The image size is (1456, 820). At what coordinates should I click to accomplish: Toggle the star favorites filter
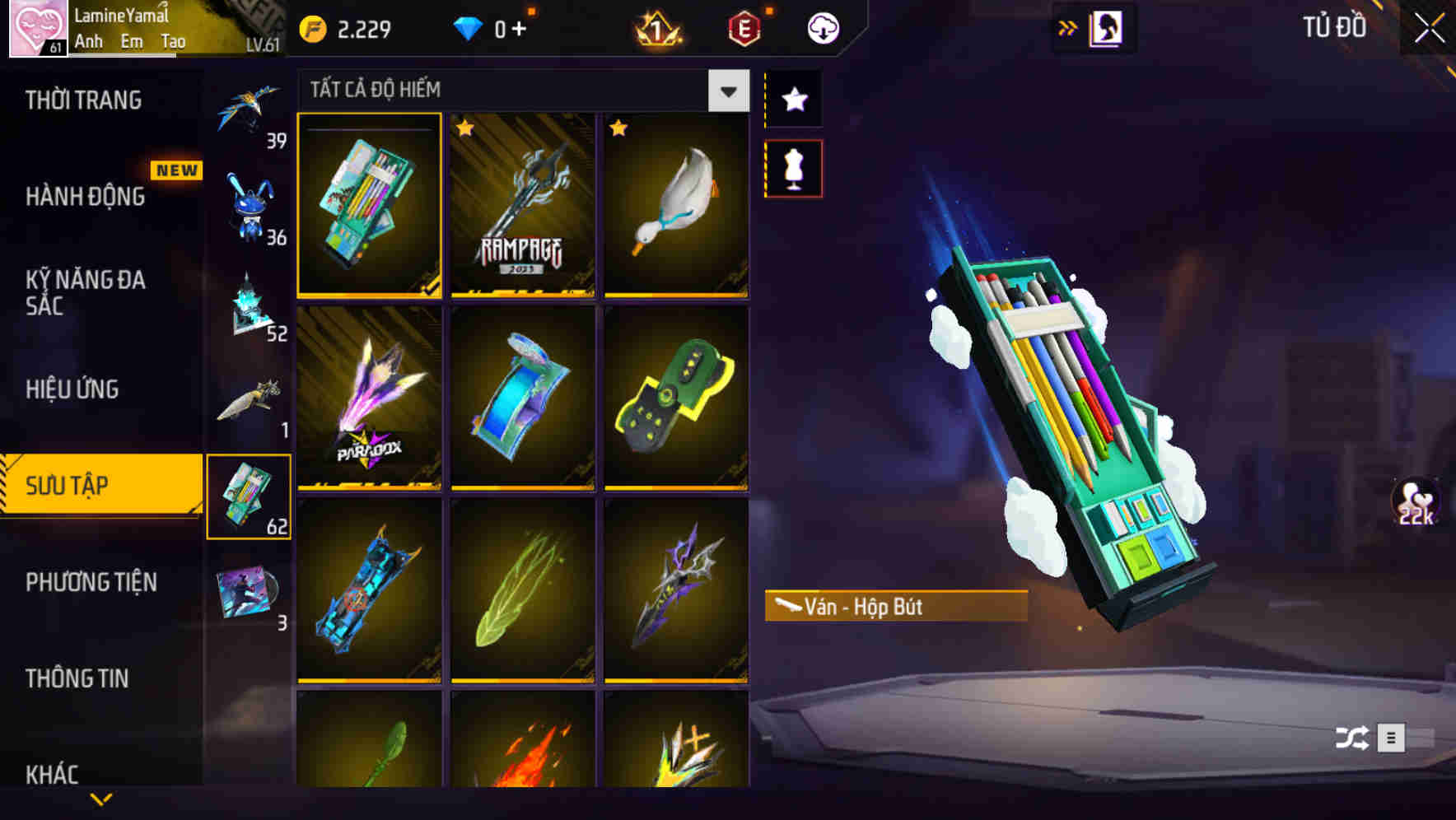[x=793, y=100]
